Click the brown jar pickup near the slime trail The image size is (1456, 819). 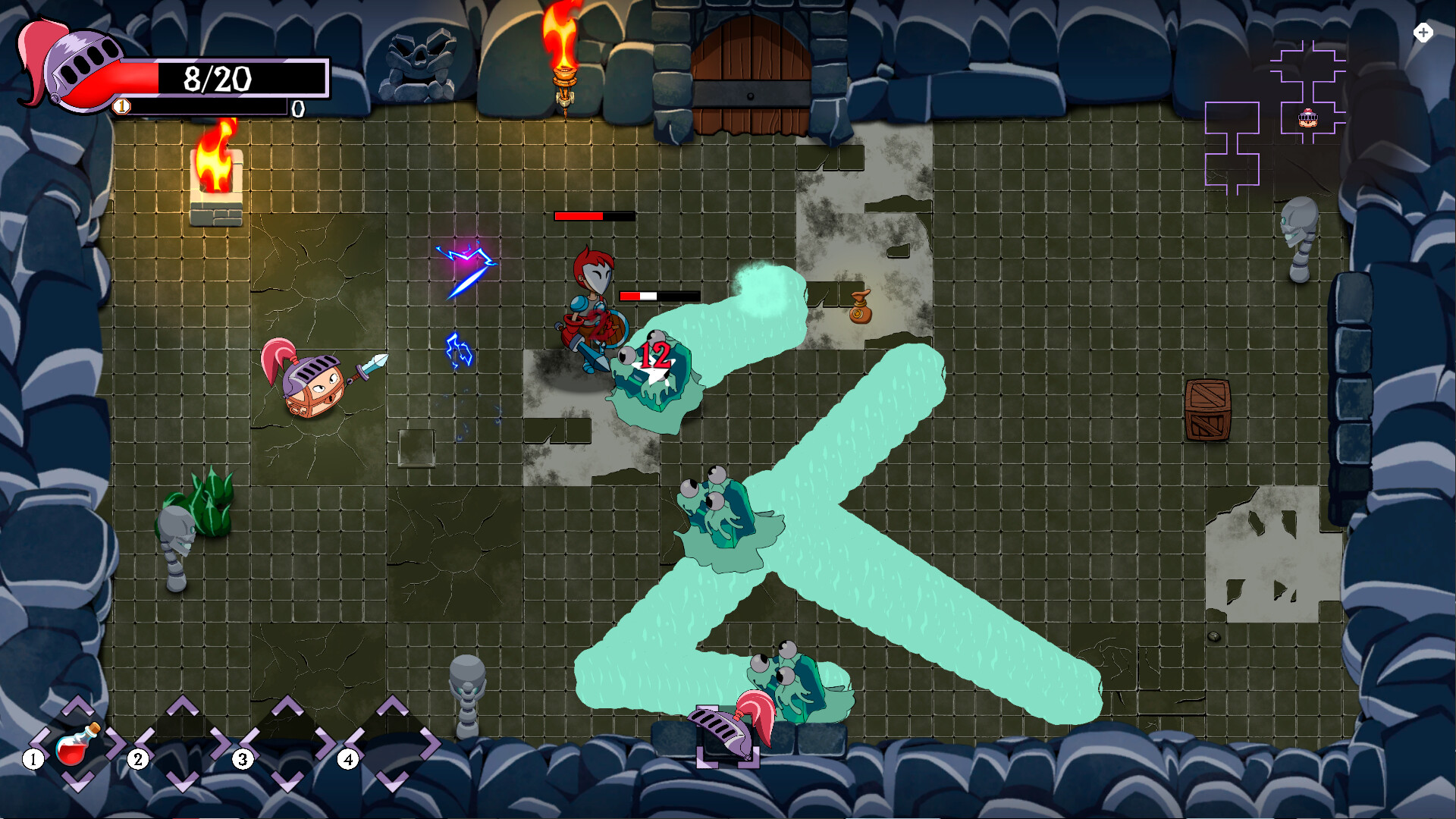click(861, 311)
